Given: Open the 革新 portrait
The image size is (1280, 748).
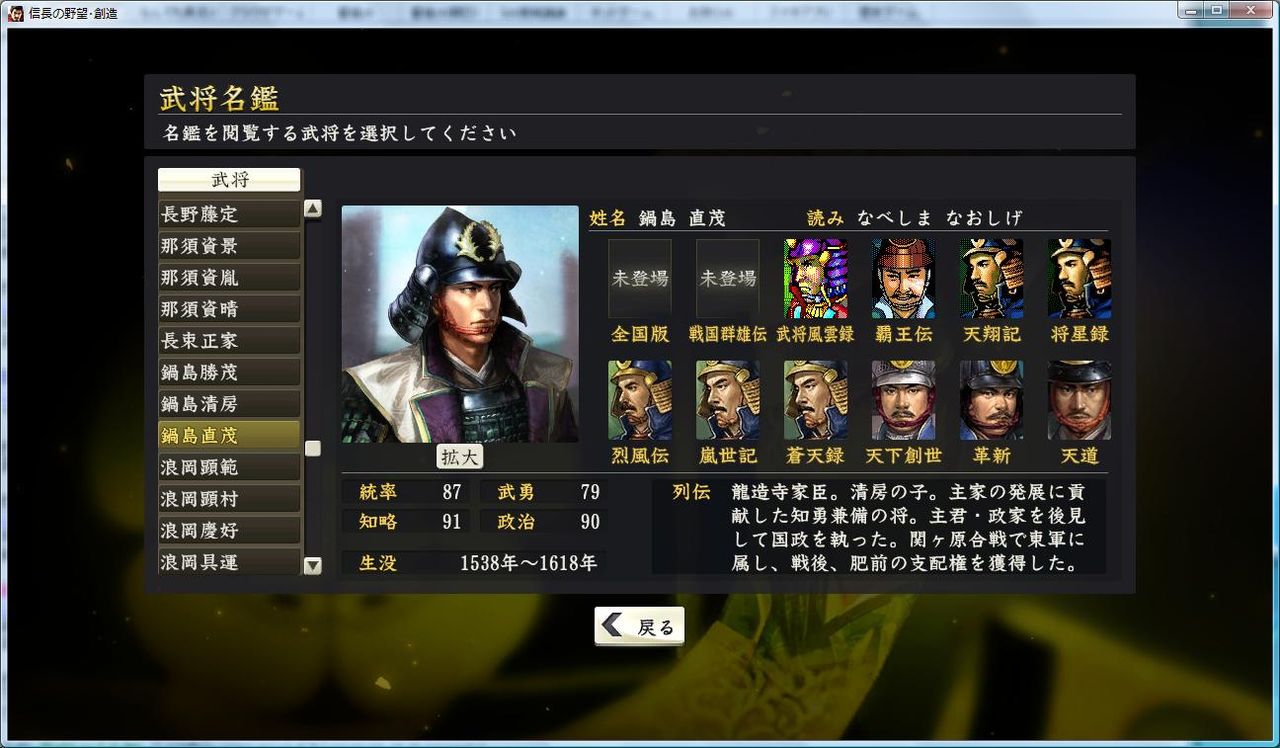Looking at the screenshot, I should point(991,399).
